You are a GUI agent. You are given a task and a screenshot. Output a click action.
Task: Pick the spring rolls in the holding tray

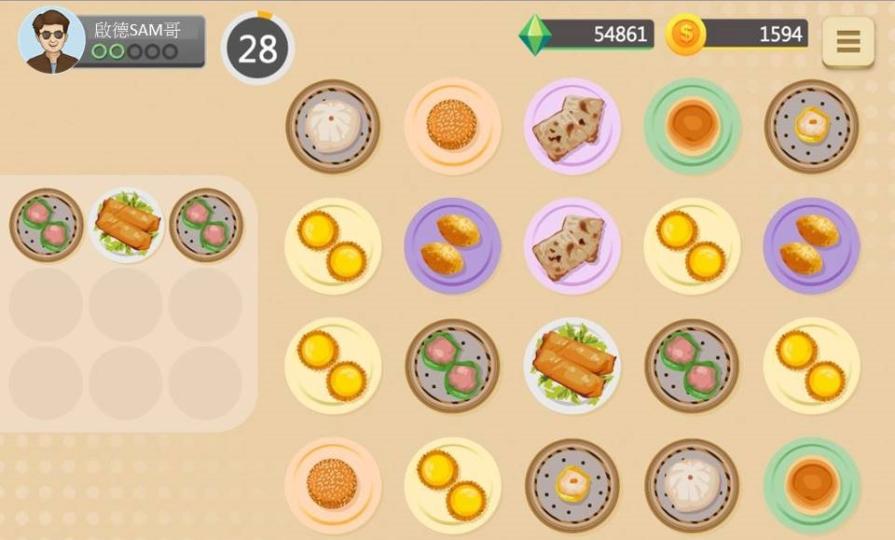126,225
